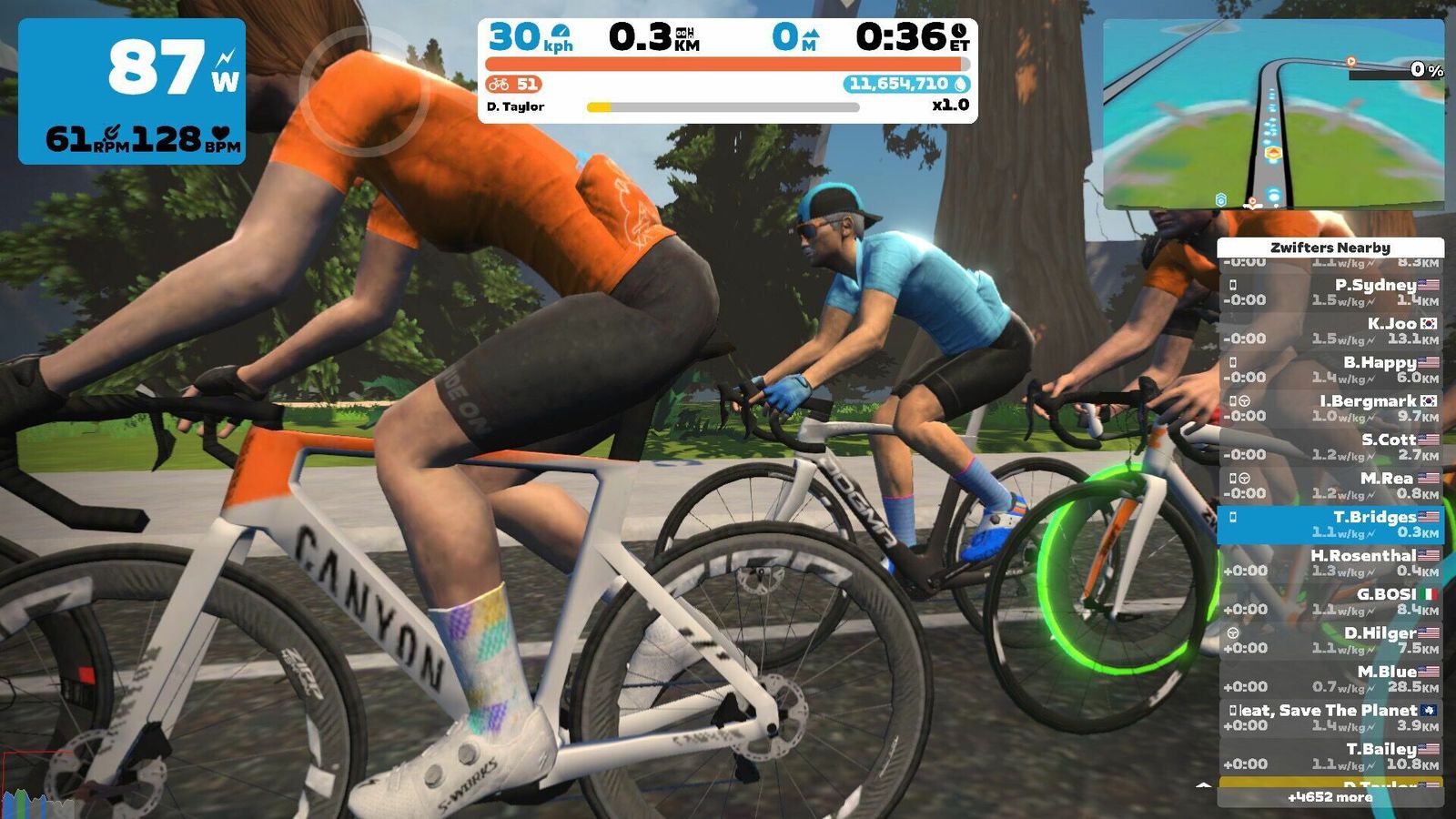Select M.Blue's rider entry

pos(1330,680)
